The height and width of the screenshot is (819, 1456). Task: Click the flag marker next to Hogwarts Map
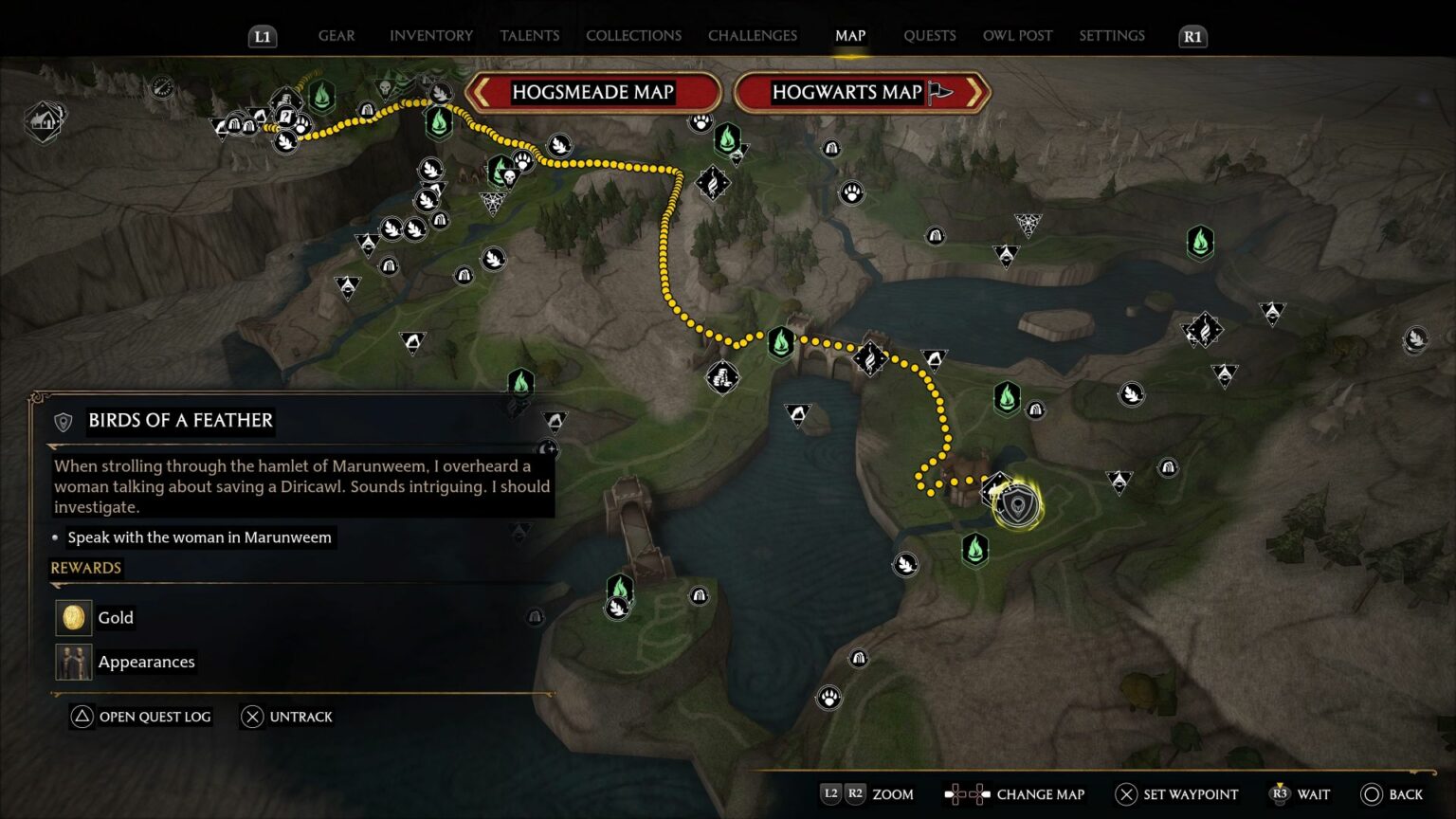tap(937, 92)
